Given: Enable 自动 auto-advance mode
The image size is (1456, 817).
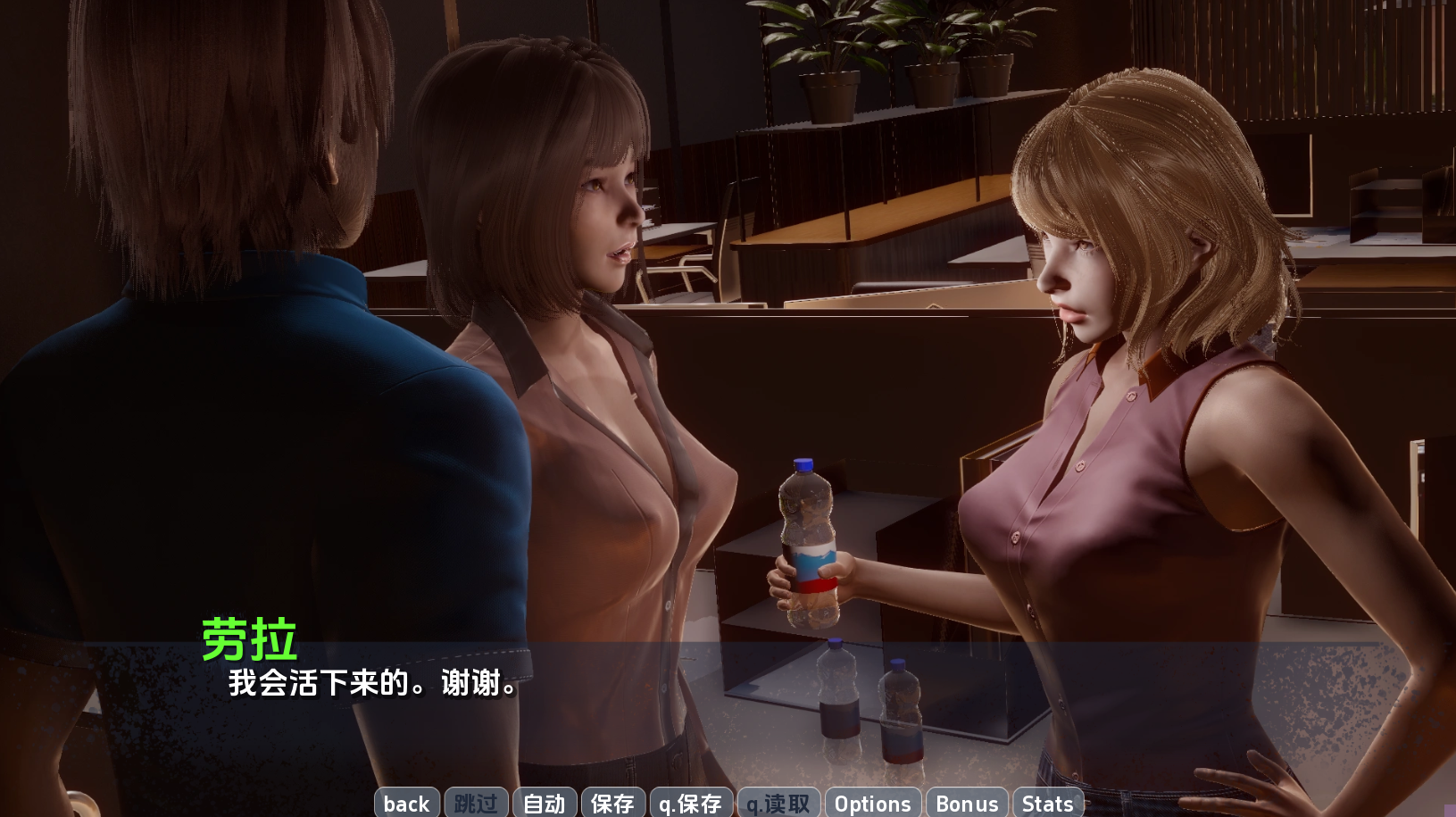Looking at the screenshot, I should (545, 804).
